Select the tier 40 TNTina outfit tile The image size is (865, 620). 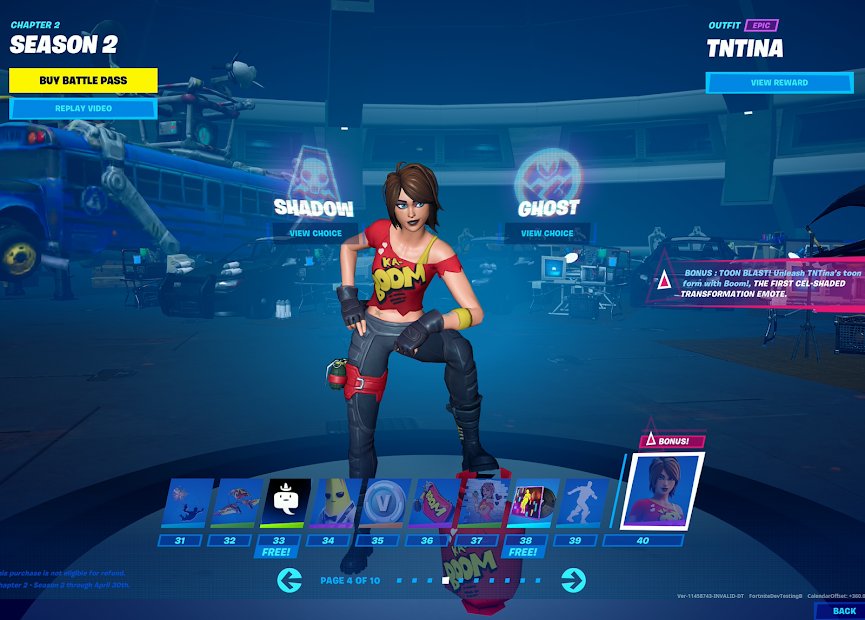[664, 491]
